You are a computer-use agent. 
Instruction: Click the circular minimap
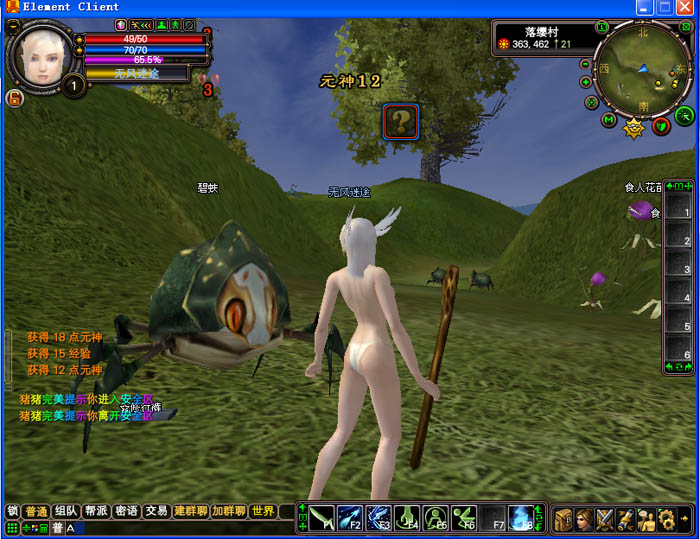641,68
